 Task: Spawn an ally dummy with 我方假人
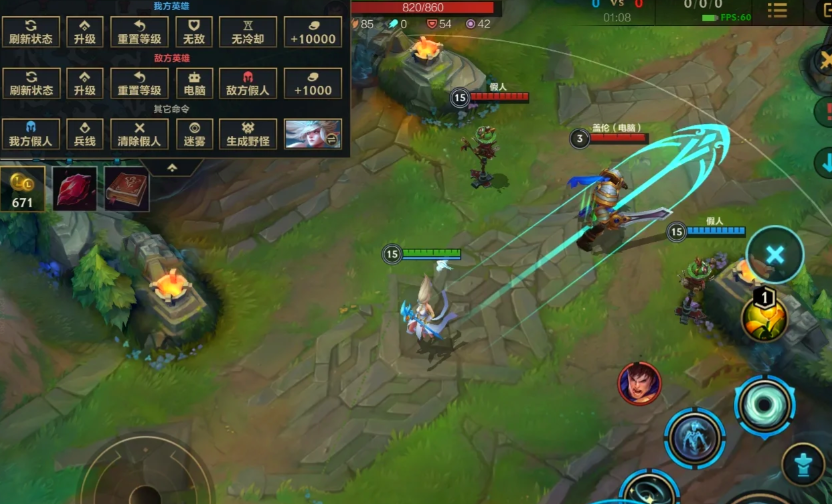30,134
